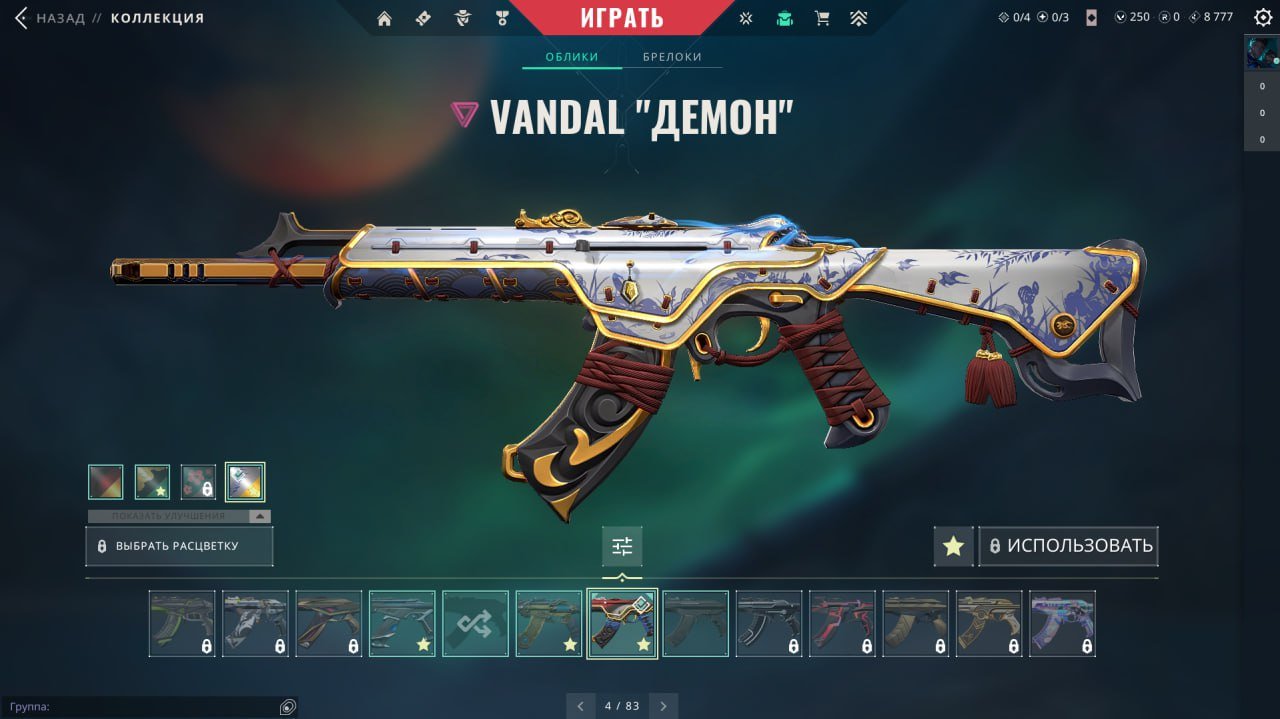Select the ОБЛИКИ tab

pos(572,57)
